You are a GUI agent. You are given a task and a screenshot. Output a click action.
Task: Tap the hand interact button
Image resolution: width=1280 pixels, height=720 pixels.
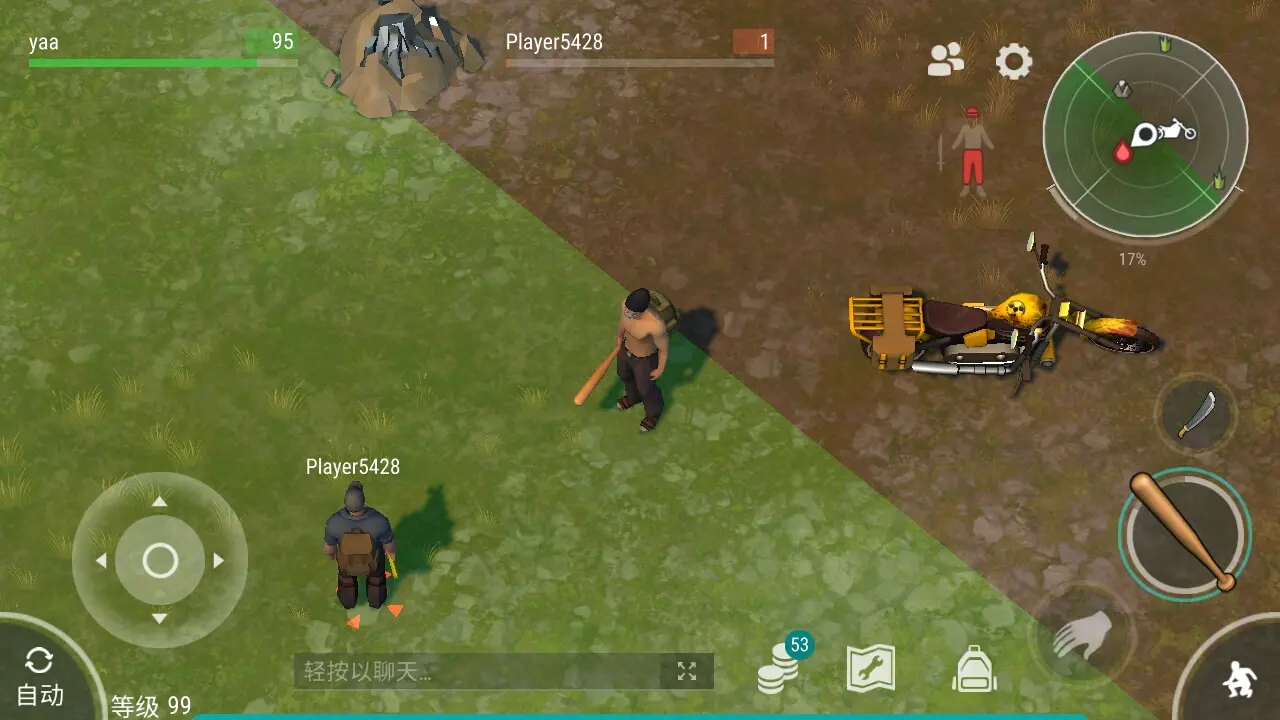pos(1082,634)
